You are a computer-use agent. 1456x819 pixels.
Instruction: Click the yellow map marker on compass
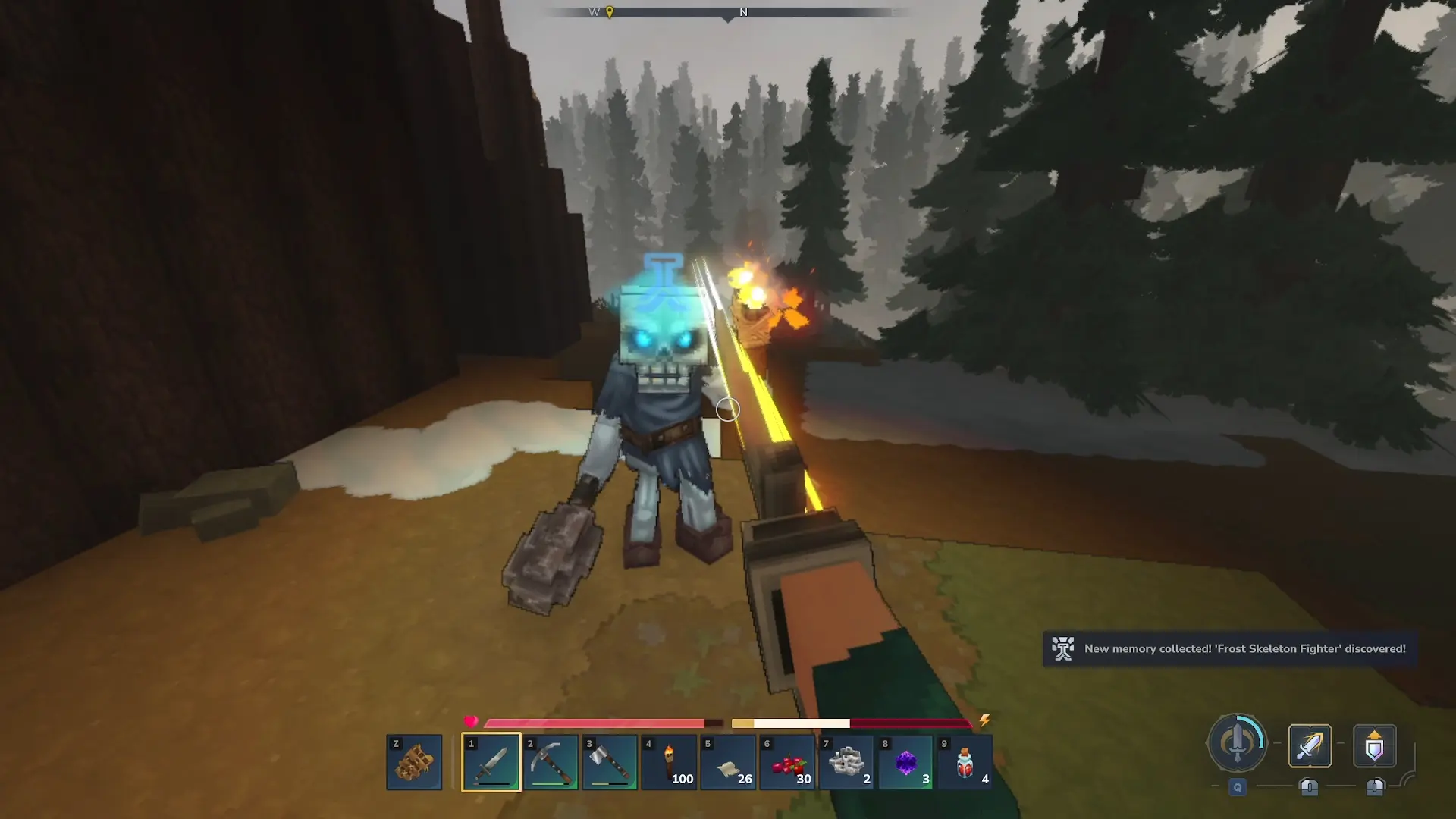coord(610,12)
